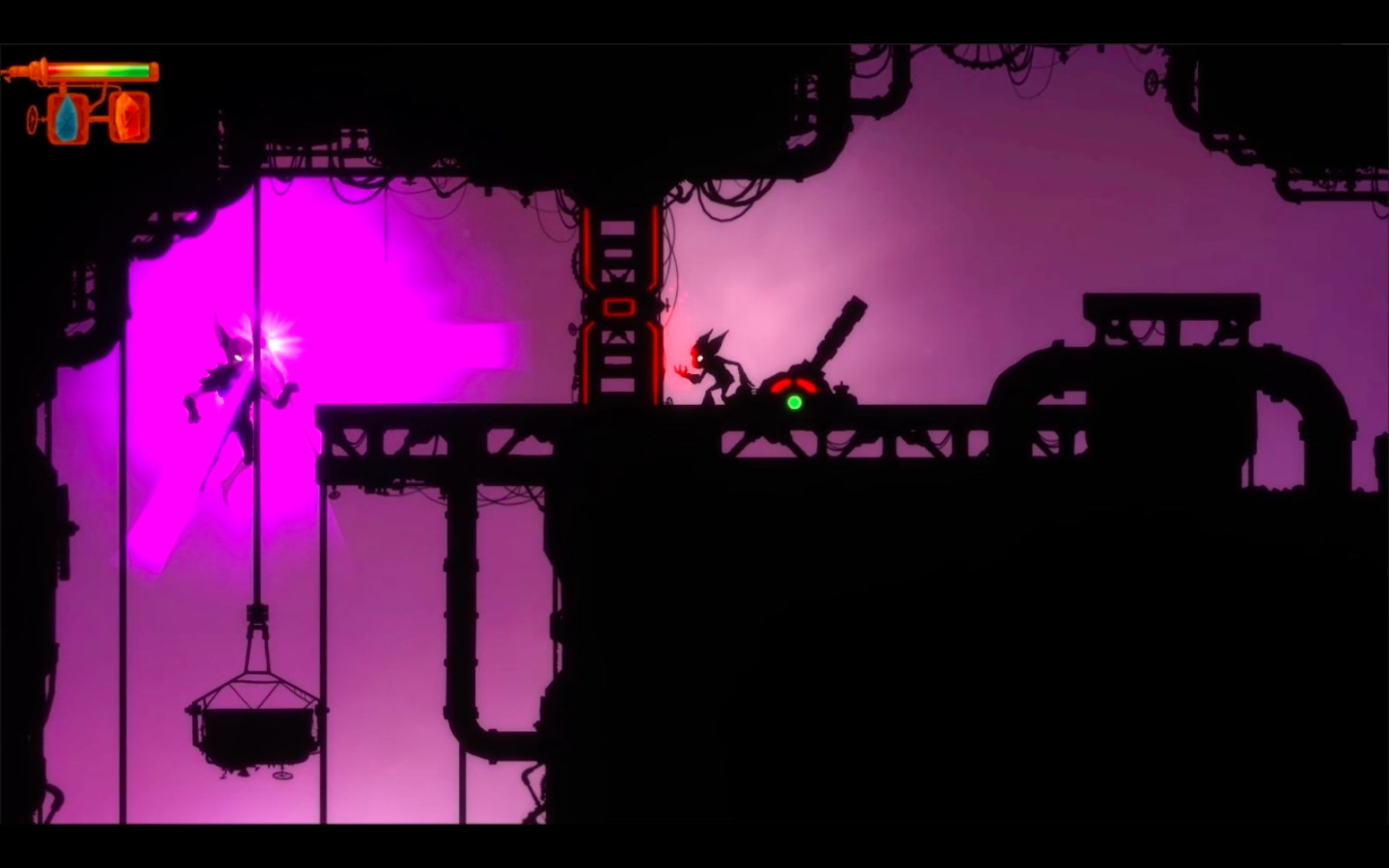
Task: Select the player character facing the turret
Action: click(x=714, y=371)
